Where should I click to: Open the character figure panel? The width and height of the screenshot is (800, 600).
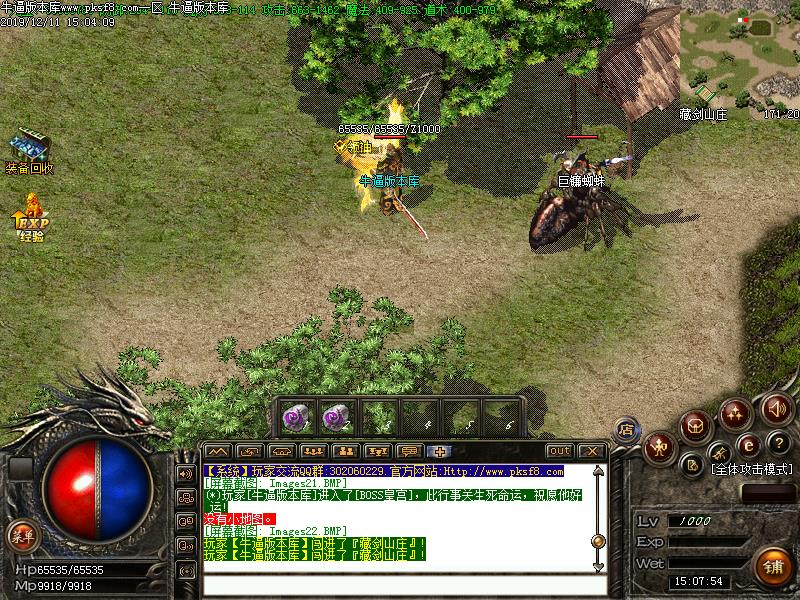[x=658, y=446]
